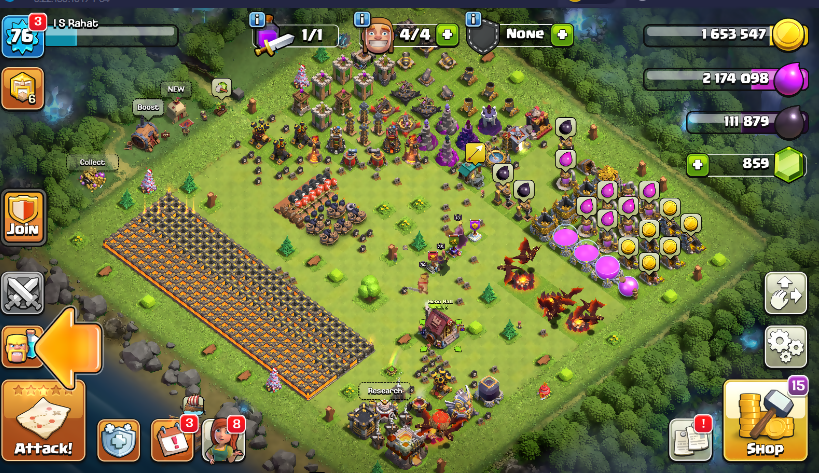Open the blue shield protection icon
The width and height of the screenshot is (819, 473).
118,440
